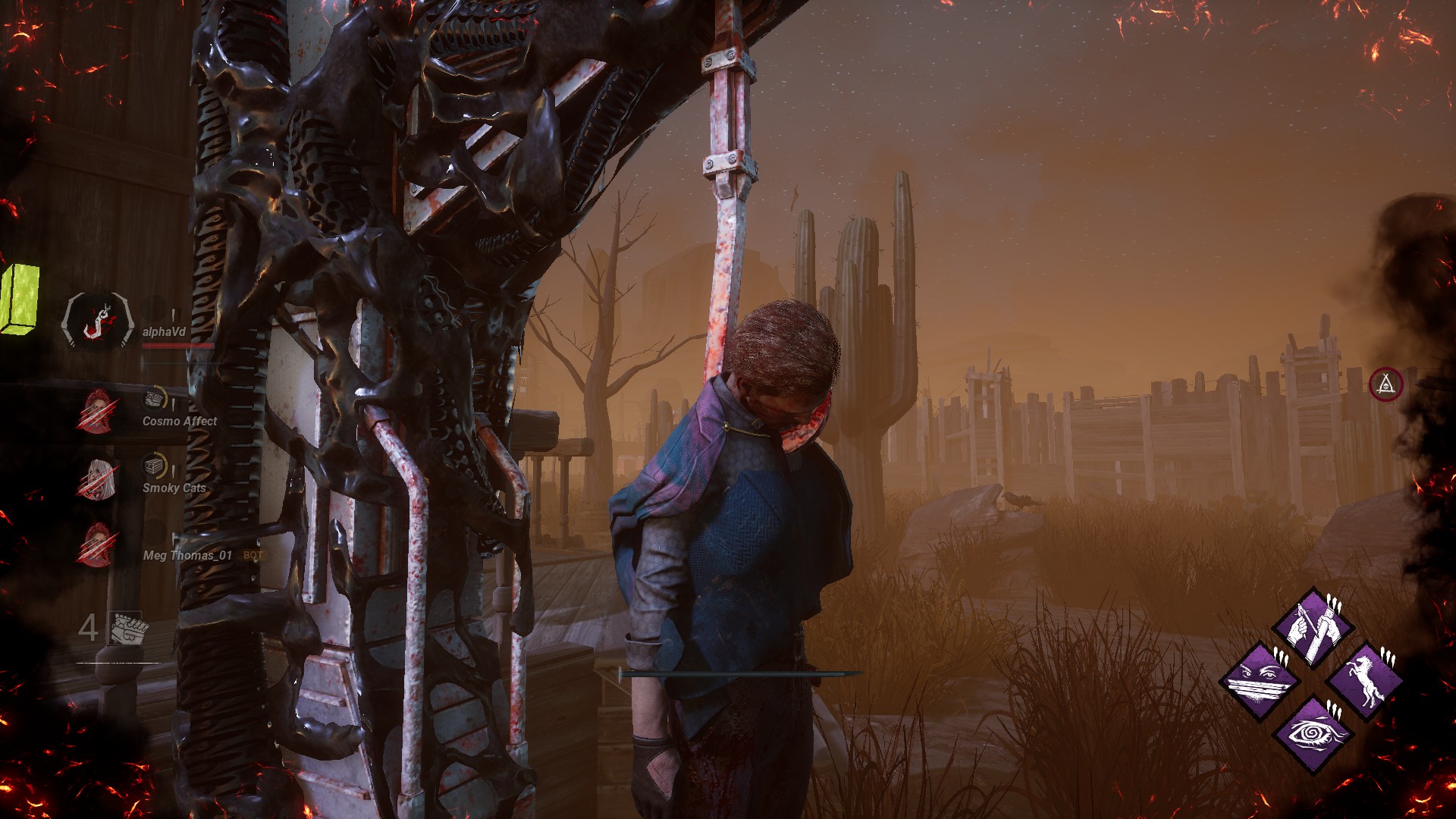The image size is (1456, 819).
Task: Select the rearing horse perk icon
Action: click(x=1365, y=680)
